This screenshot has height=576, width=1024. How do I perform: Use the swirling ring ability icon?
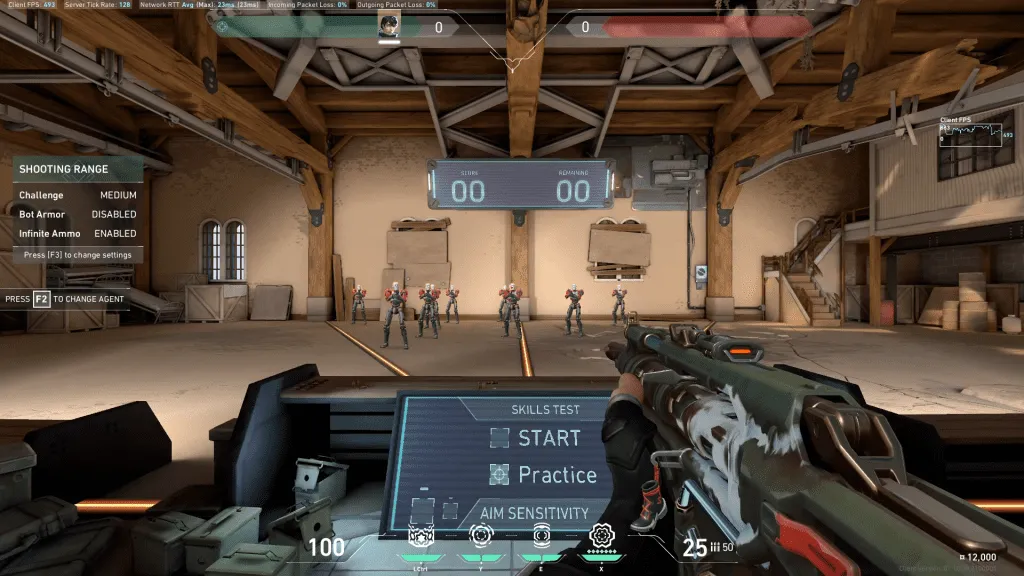pos(480,537)
